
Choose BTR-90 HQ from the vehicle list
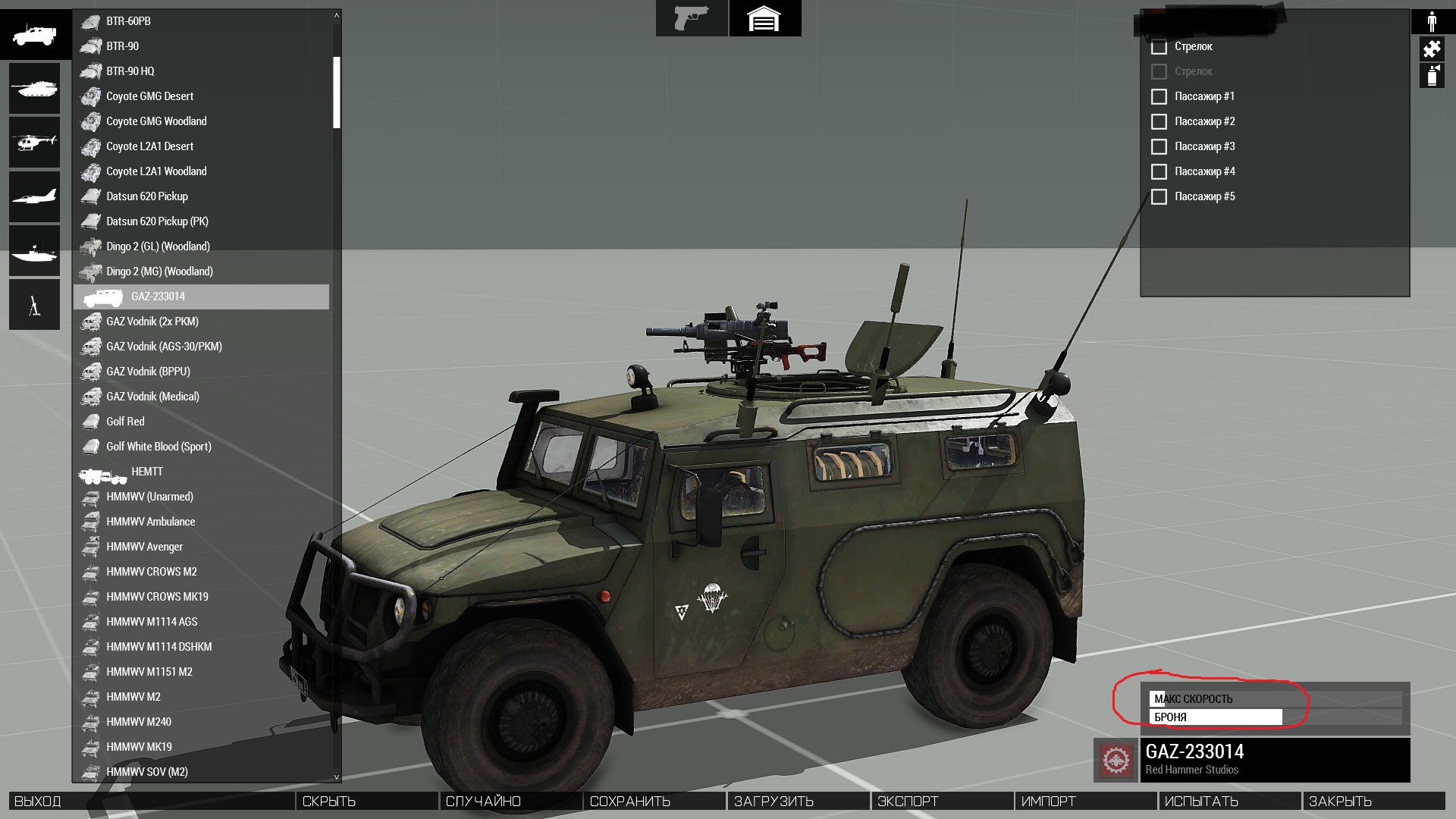pyautogui.click(x=130, y=71)
